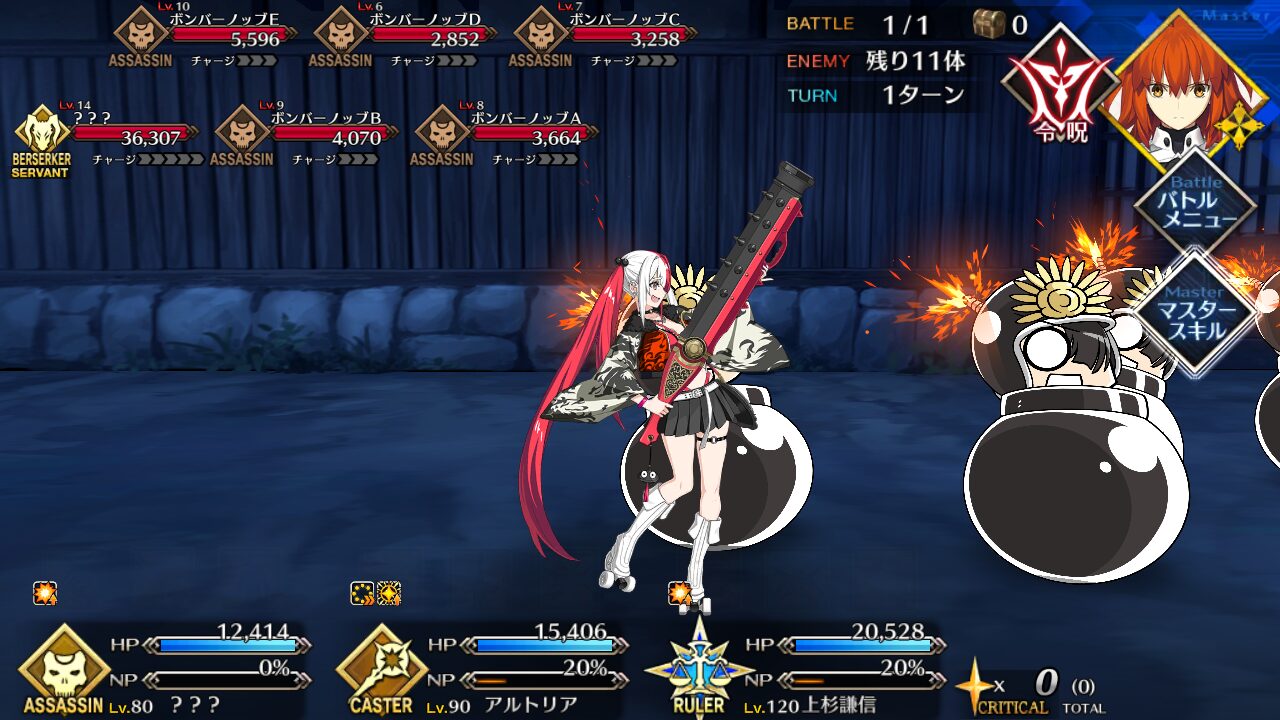Target enemy ボンバーノッブE
The image size is (1280, 720).
(215, 39)
